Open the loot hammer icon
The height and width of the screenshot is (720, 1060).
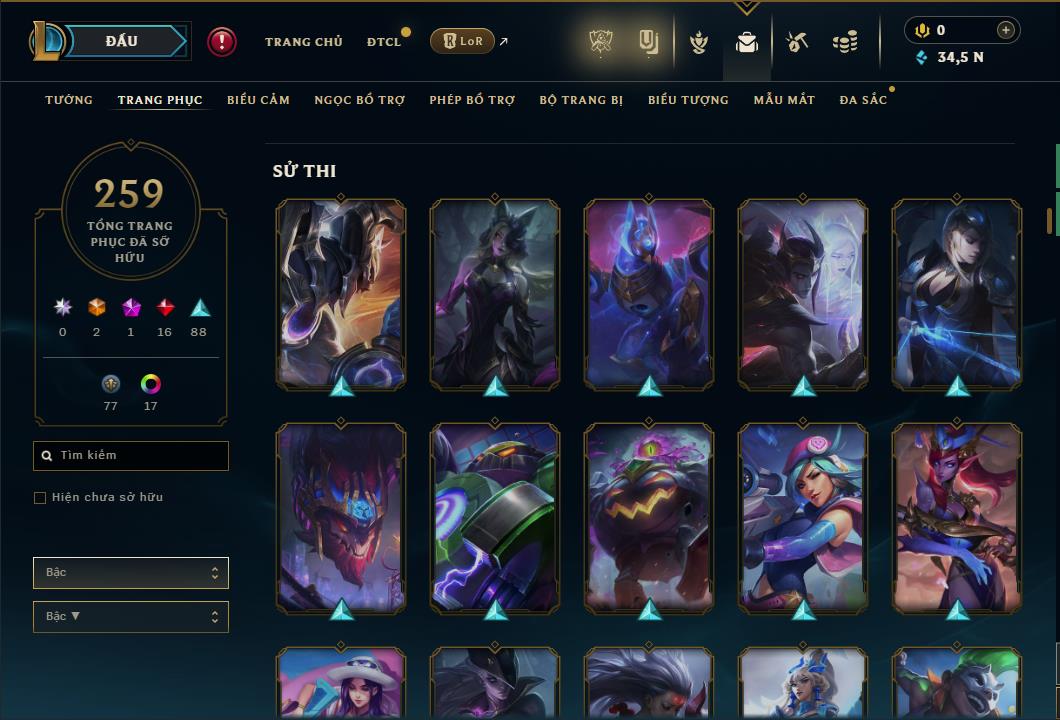pos(796,42)
